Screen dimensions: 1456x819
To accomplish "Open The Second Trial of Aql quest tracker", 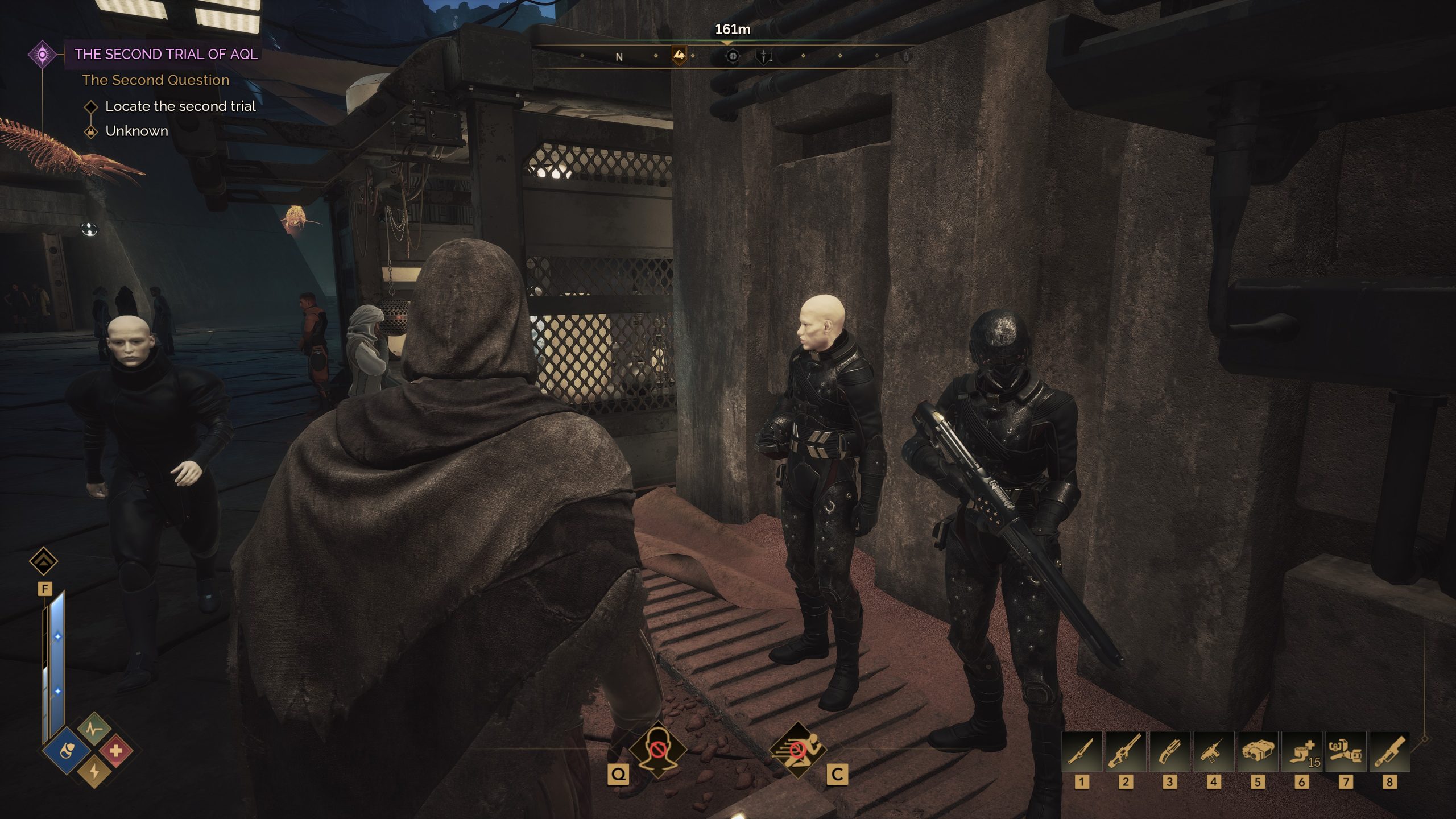I will click(x=166, y=55).
